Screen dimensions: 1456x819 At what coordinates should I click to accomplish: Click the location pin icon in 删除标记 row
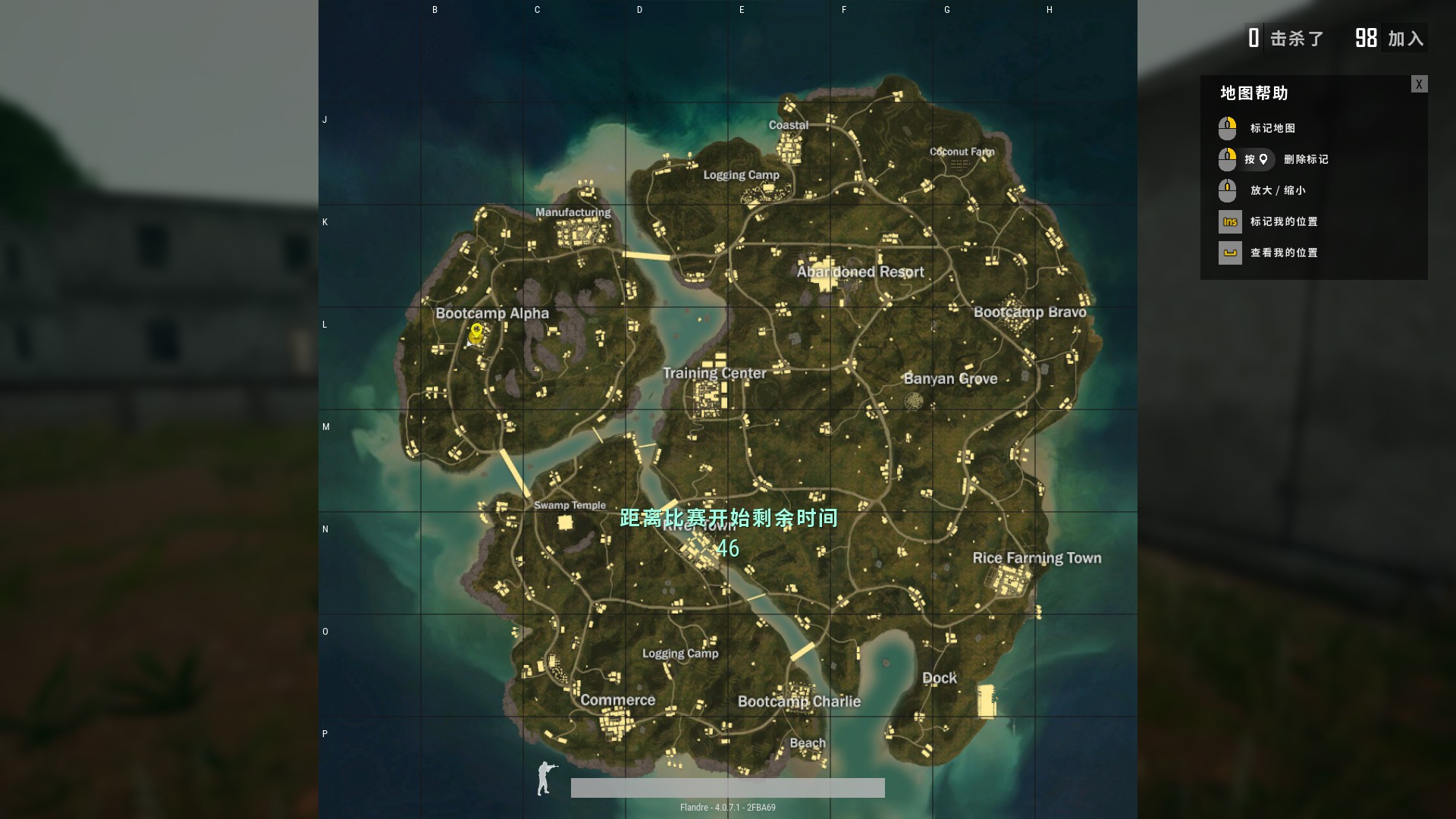click(x=1263, y=159)
